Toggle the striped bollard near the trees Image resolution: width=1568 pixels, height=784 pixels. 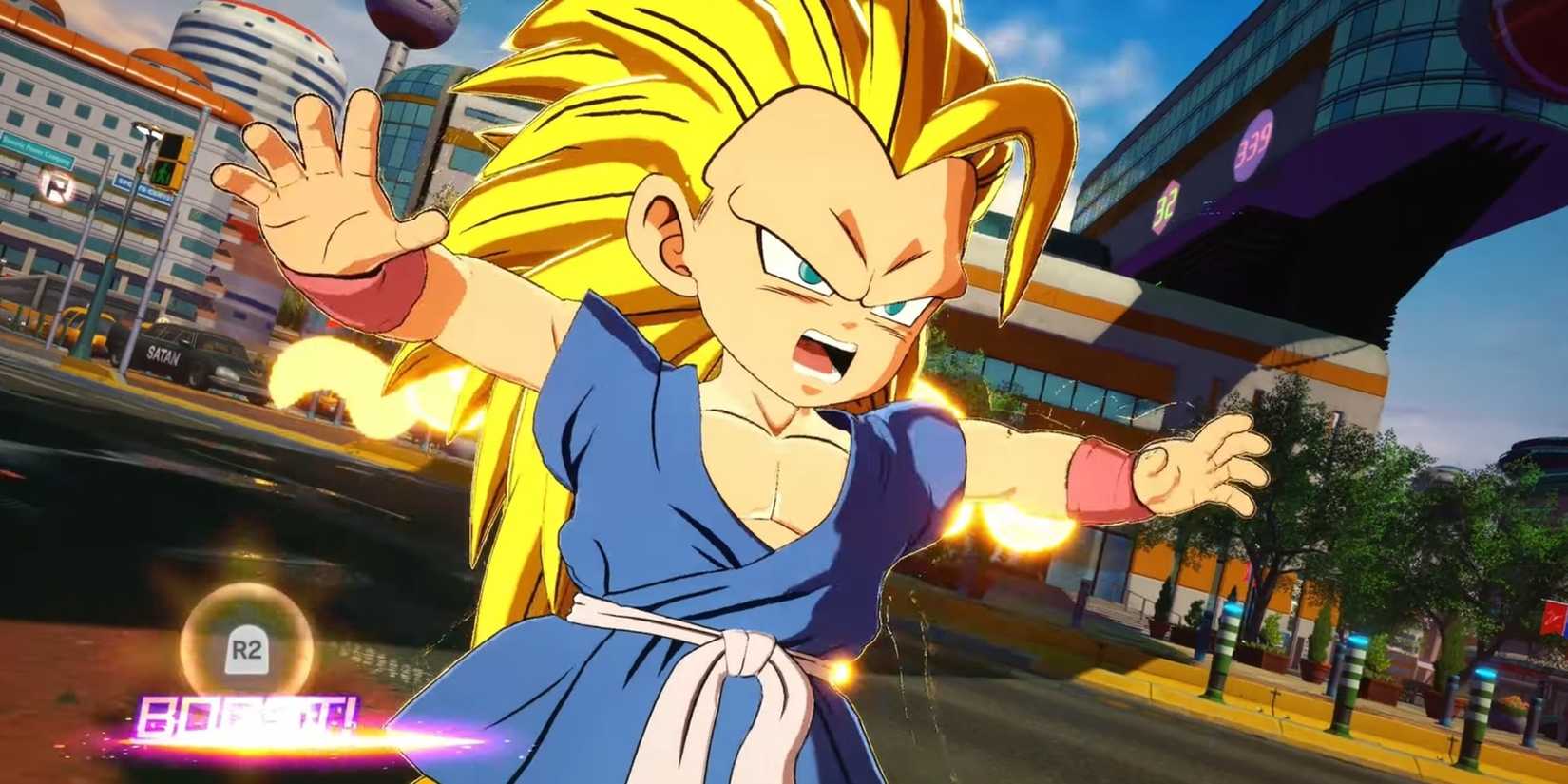click(x=1349, y=679)
